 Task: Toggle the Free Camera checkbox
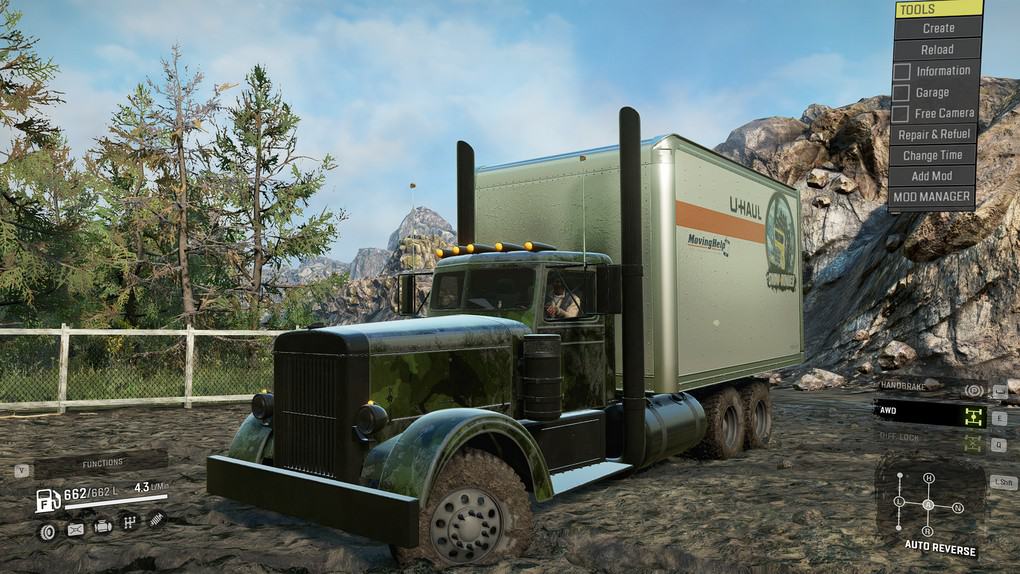[902, 113]
